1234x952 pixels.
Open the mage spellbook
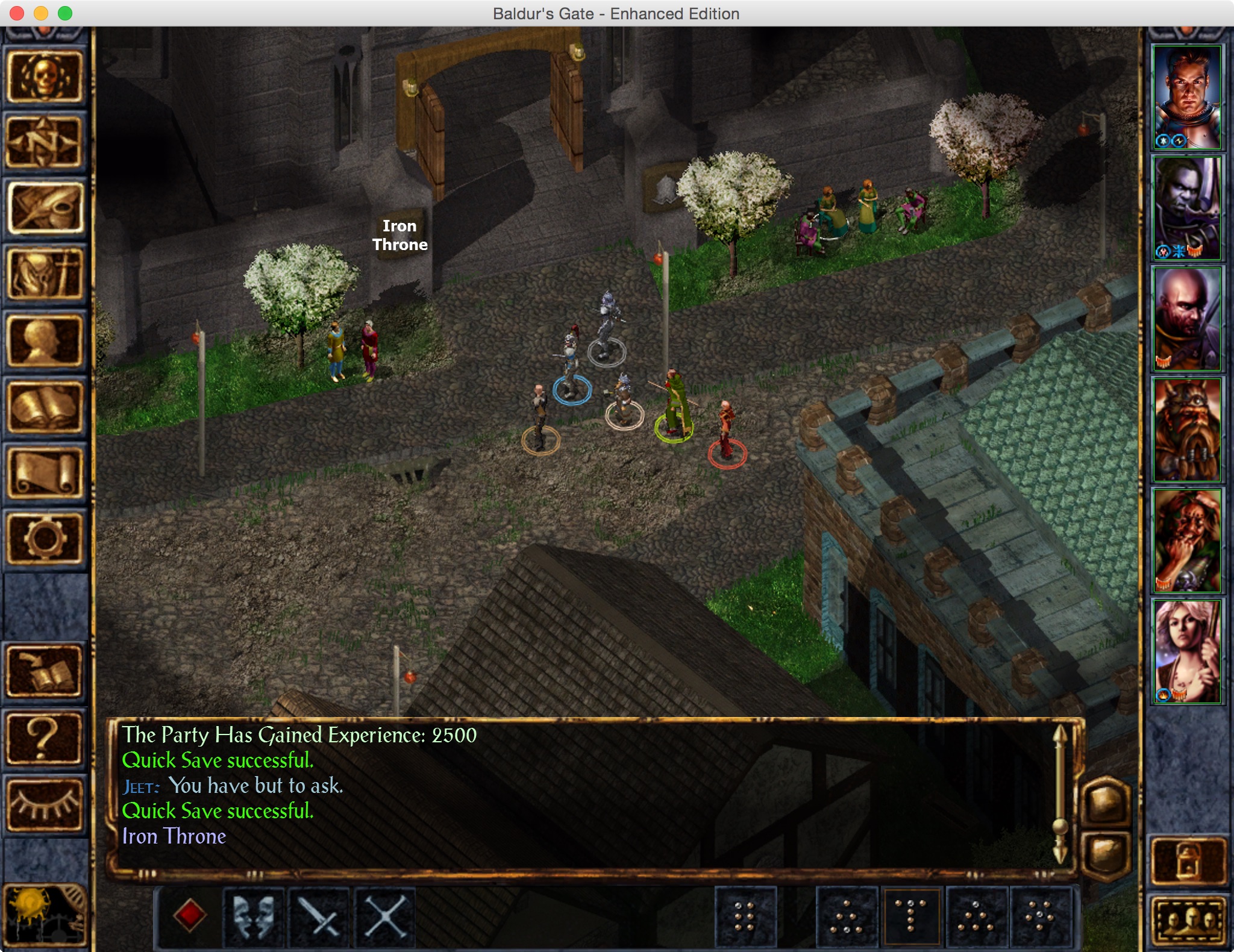pos(45,407)
